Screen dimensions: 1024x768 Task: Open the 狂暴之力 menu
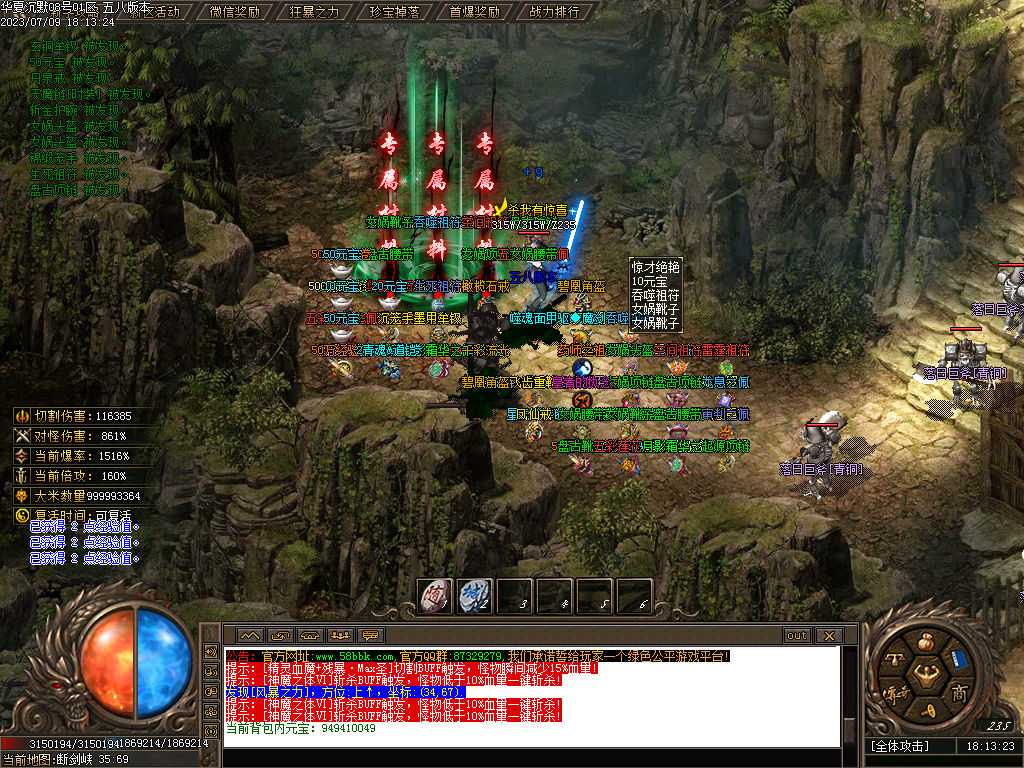tap(313, 12)
